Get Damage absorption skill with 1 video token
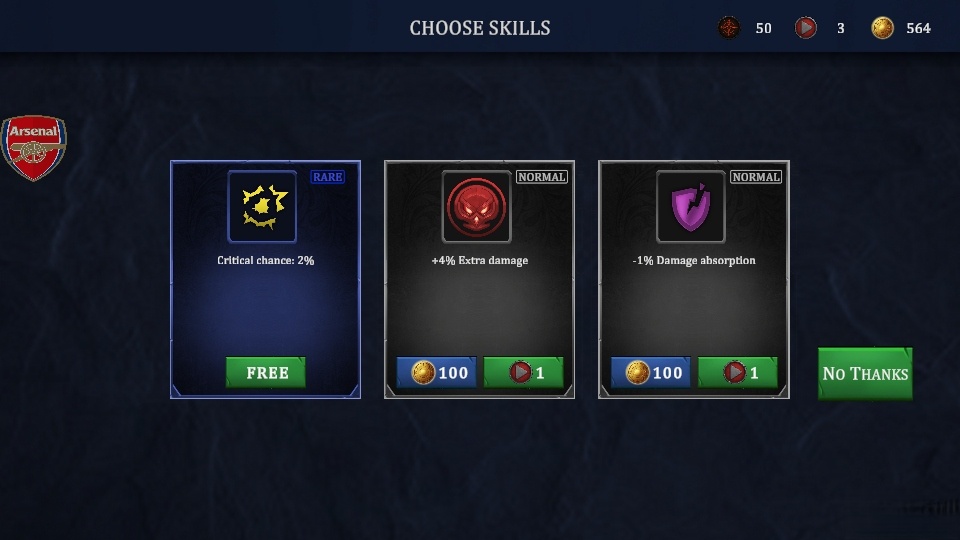The image size is (960, 540). 737,372
